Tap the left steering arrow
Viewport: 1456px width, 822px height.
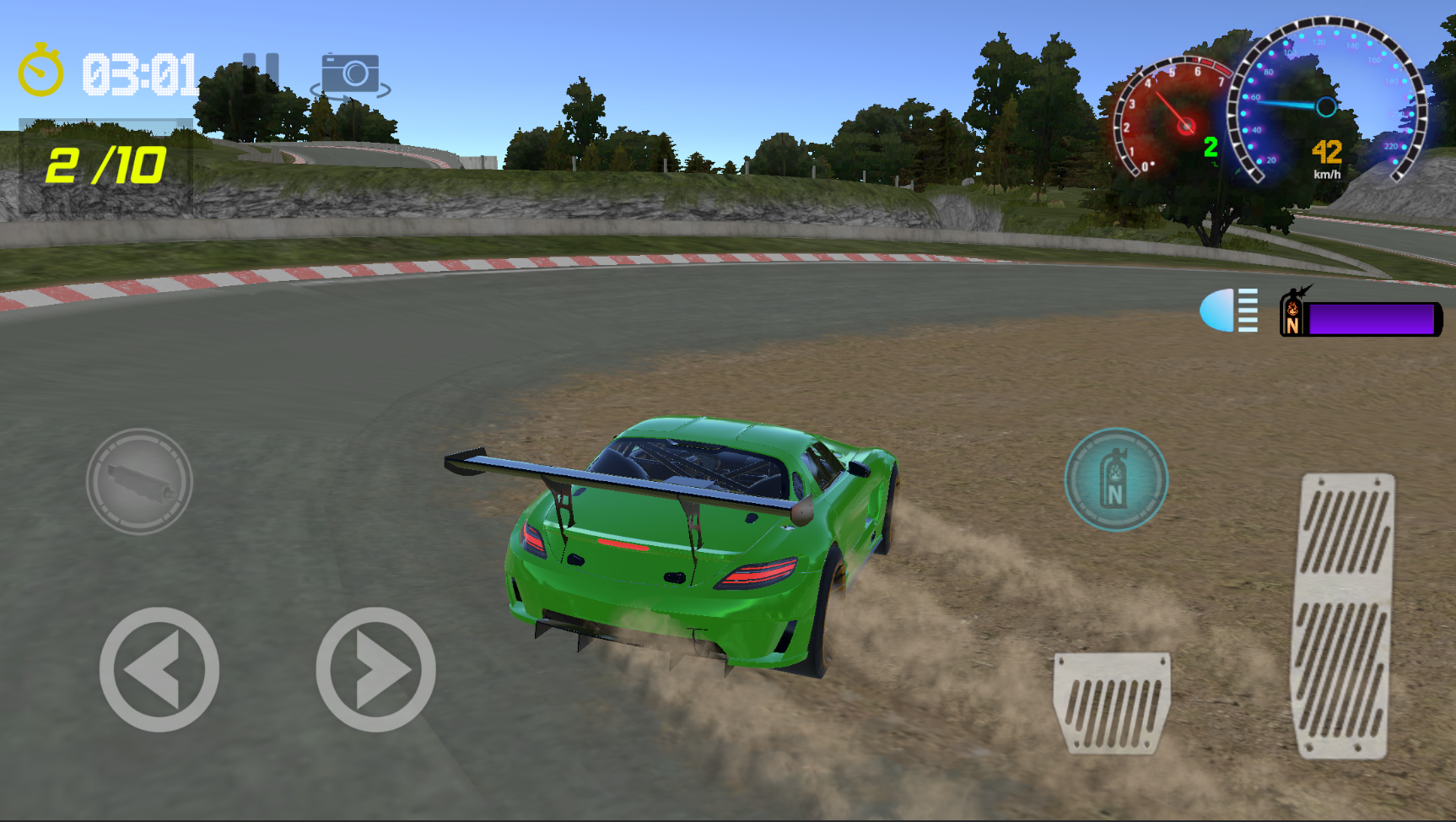coord(157,671)
